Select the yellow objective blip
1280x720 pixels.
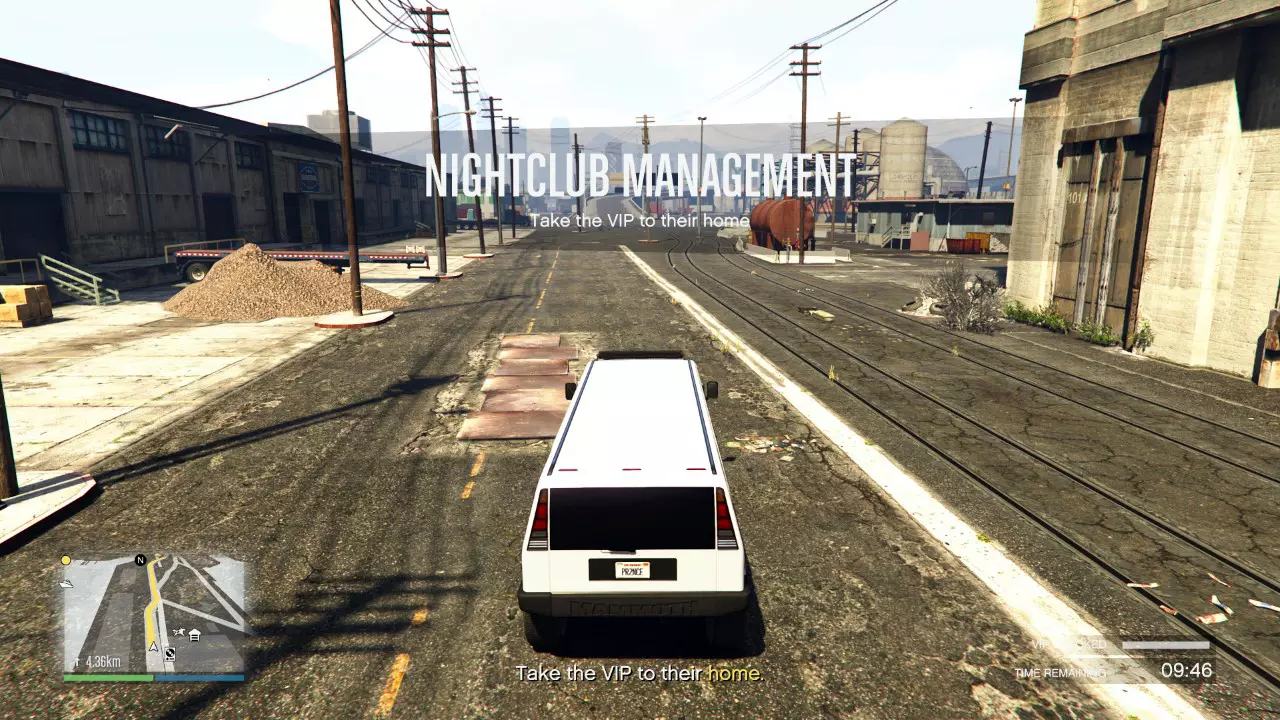(65, 560)
